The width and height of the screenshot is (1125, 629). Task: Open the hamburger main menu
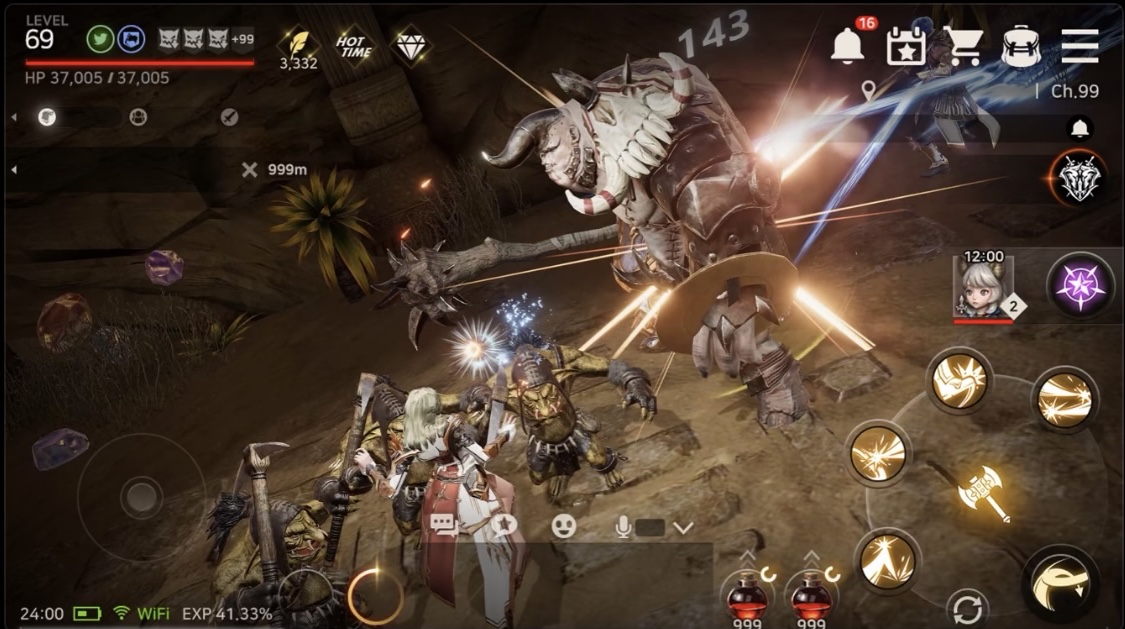pos(1080,46)
